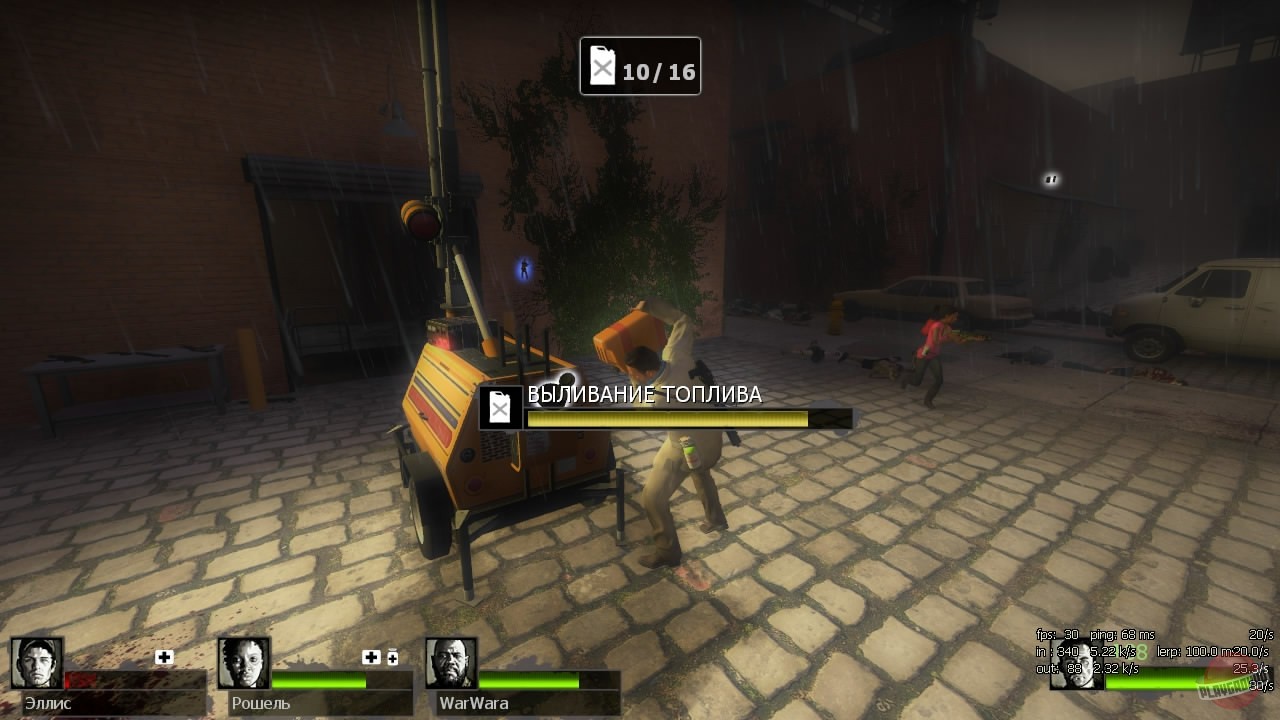Click the medkit icon above Рошель's health bar
1280x720 pixels.
(x=369, y=658)
